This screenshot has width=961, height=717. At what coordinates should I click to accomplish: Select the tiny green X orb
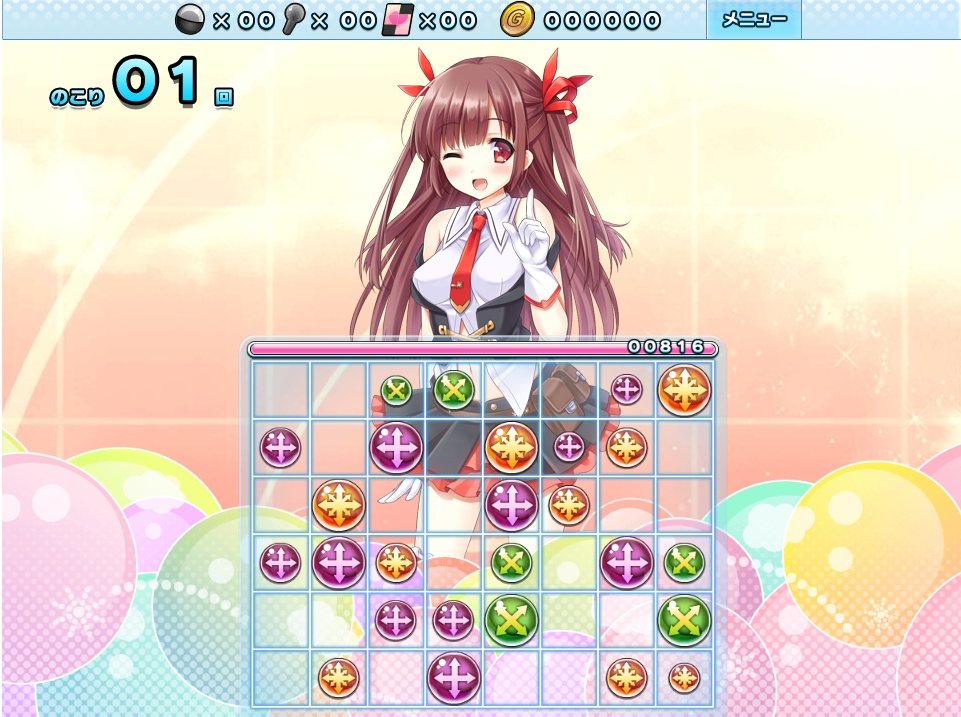tap(396, 391)
